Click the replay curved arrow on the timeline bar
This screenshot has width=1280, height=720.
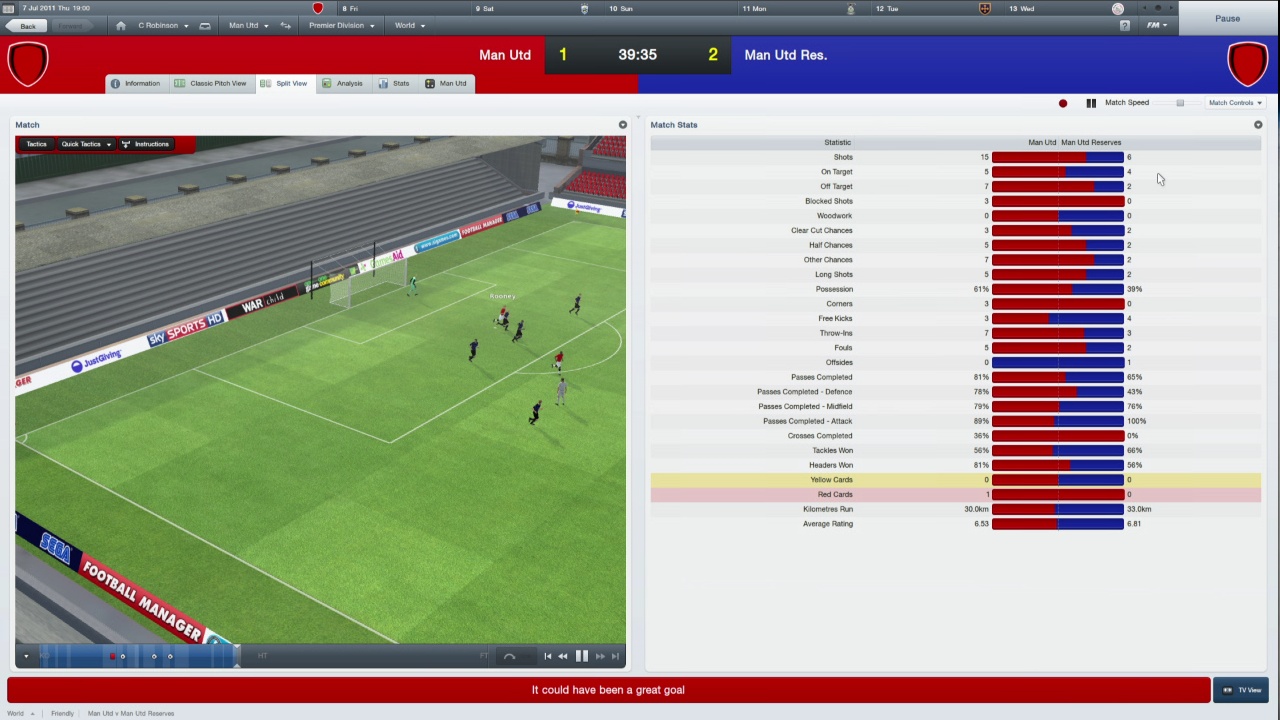[x=510, y=656]
